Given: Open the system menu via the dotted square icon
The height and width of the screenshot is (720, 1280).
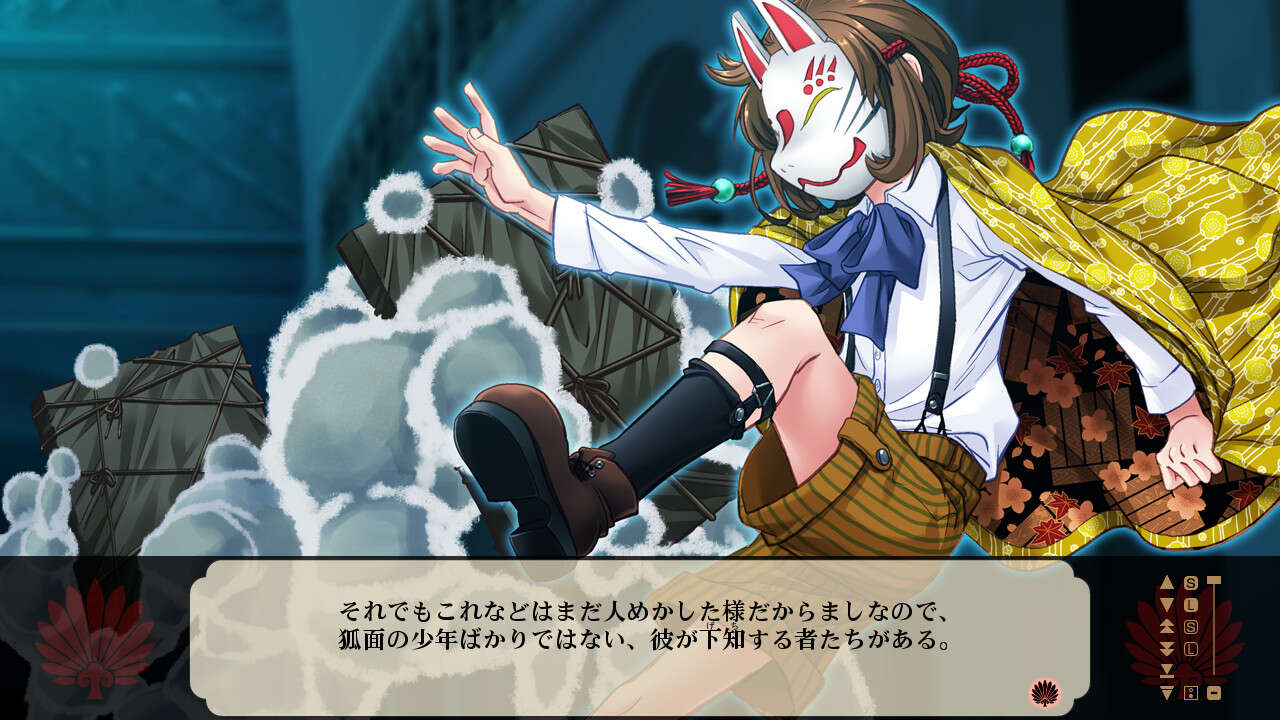Looking at the screenshot, I should coord(1190,692).
